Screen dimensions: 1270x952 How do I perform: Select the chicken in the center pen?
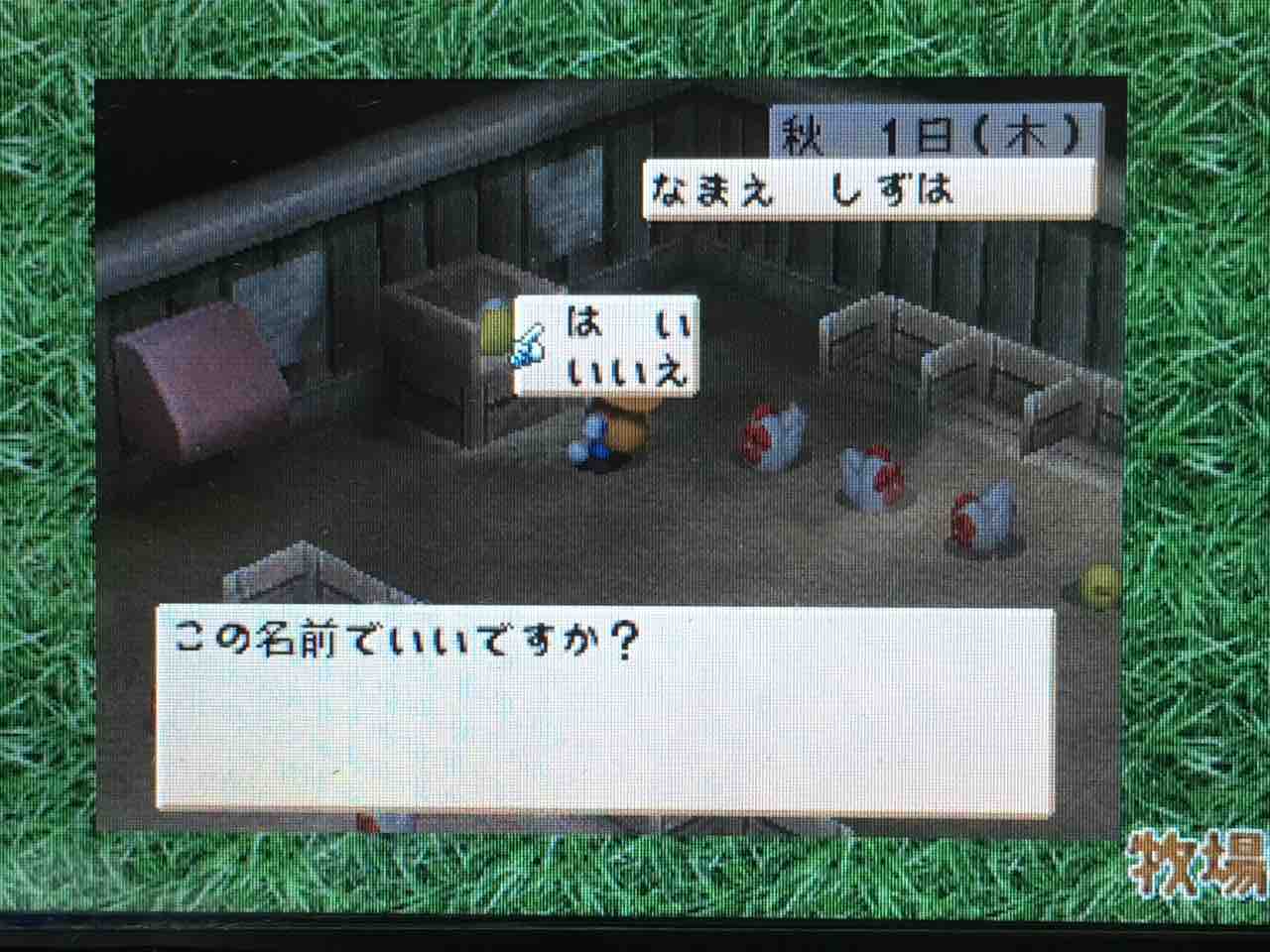(871, 476)
